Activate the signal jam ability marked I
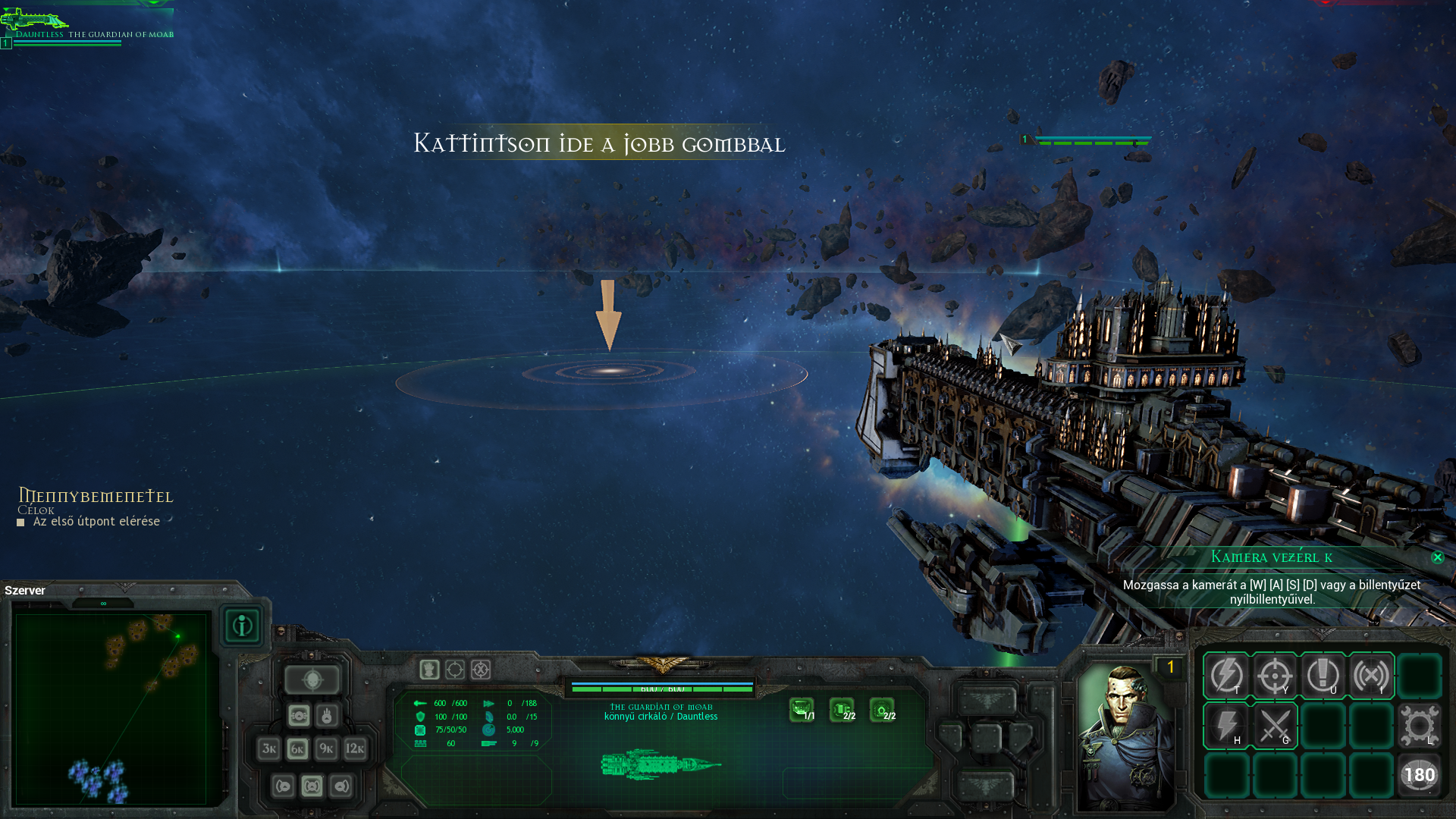Image resolution: width=1456 pixels, height=819 pixels. click(1371, 675)
